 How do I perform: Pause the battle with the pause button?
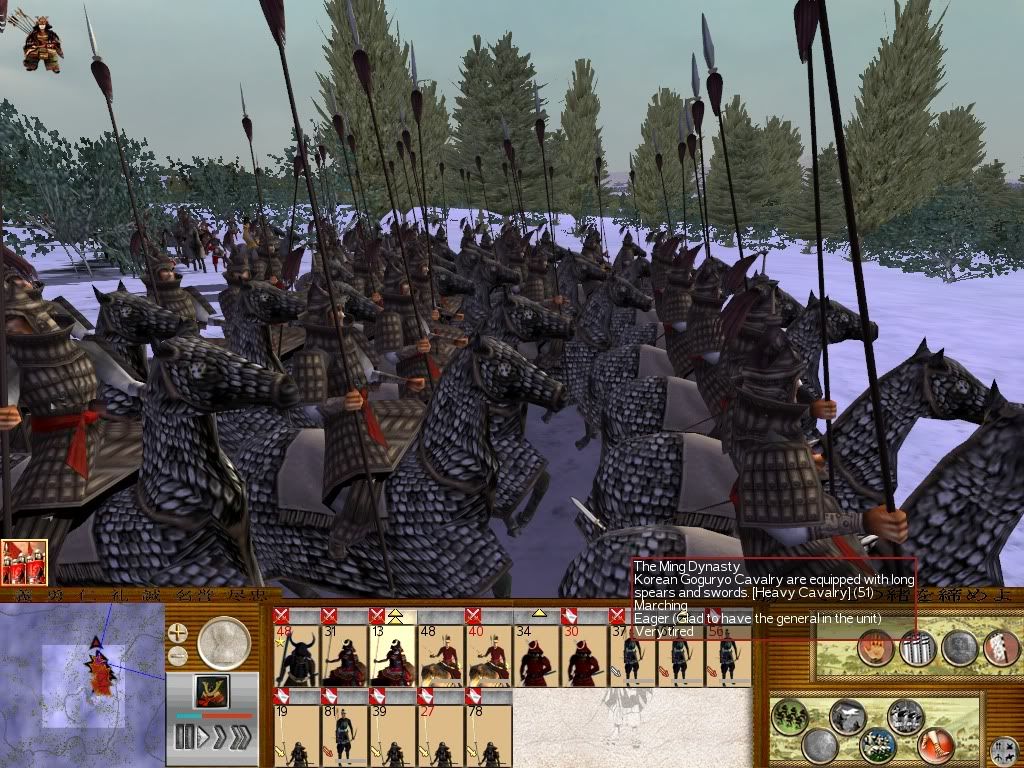click(x=184, y=739)
